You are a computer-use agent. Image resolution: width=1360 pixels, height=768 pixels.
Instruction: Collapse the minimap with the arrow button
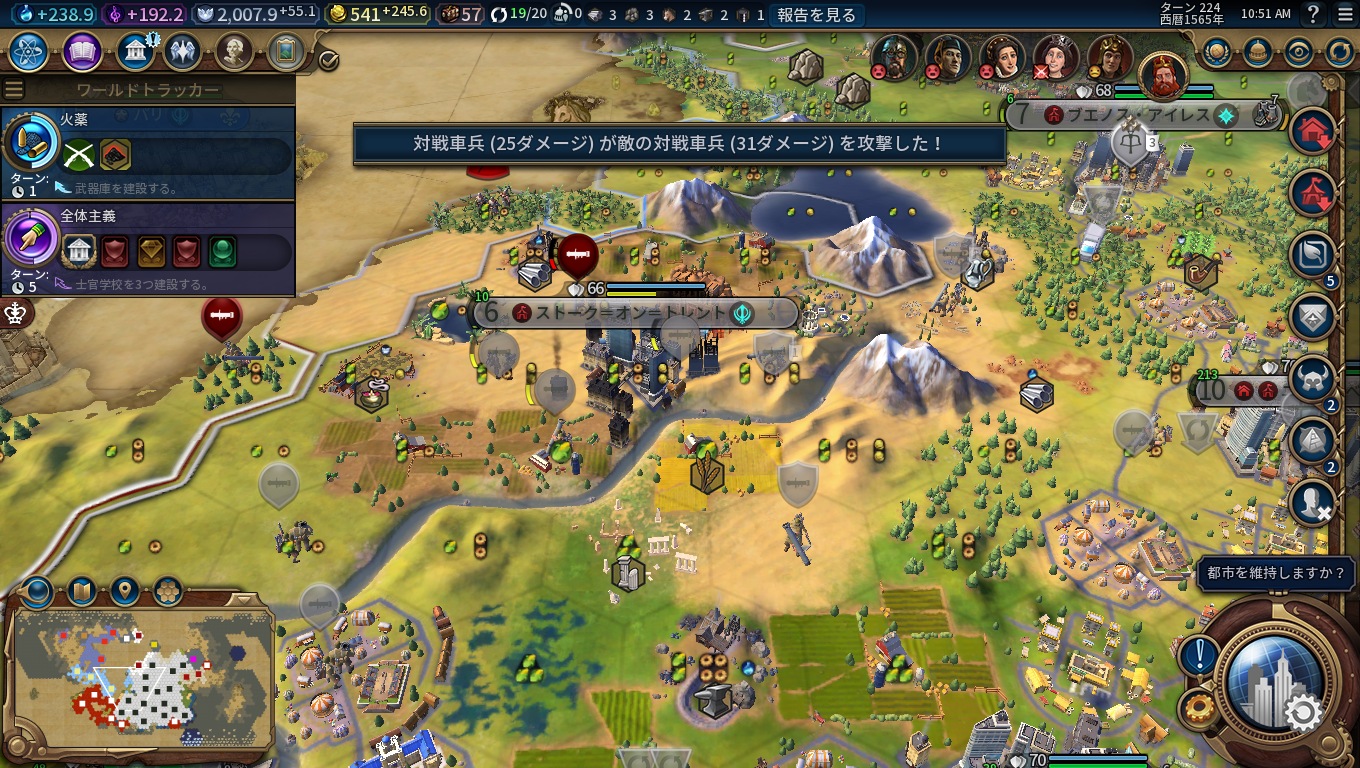[x=243, y=599]
